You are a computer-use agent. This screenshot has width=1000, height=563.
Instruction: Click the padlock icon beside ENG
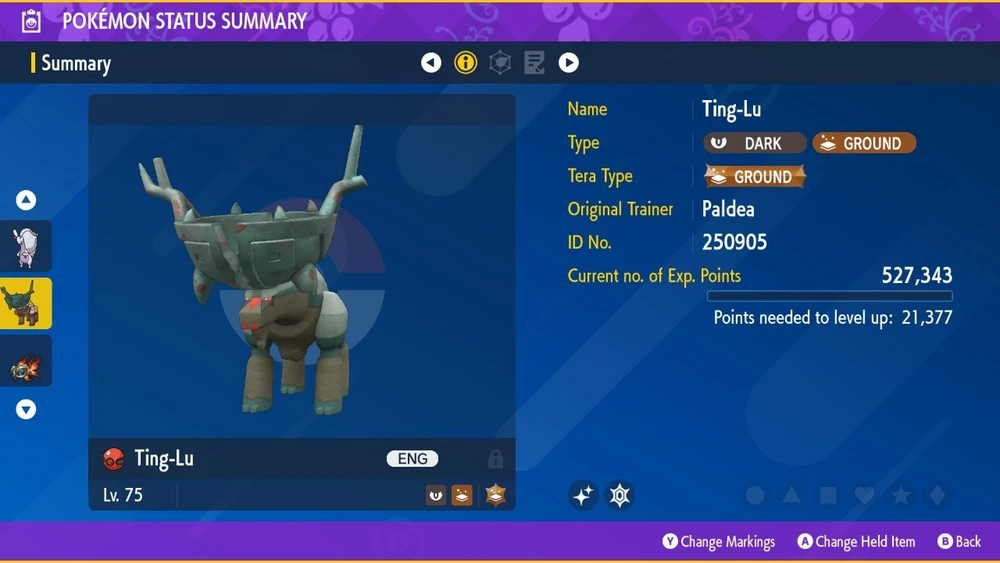[495, 459]
